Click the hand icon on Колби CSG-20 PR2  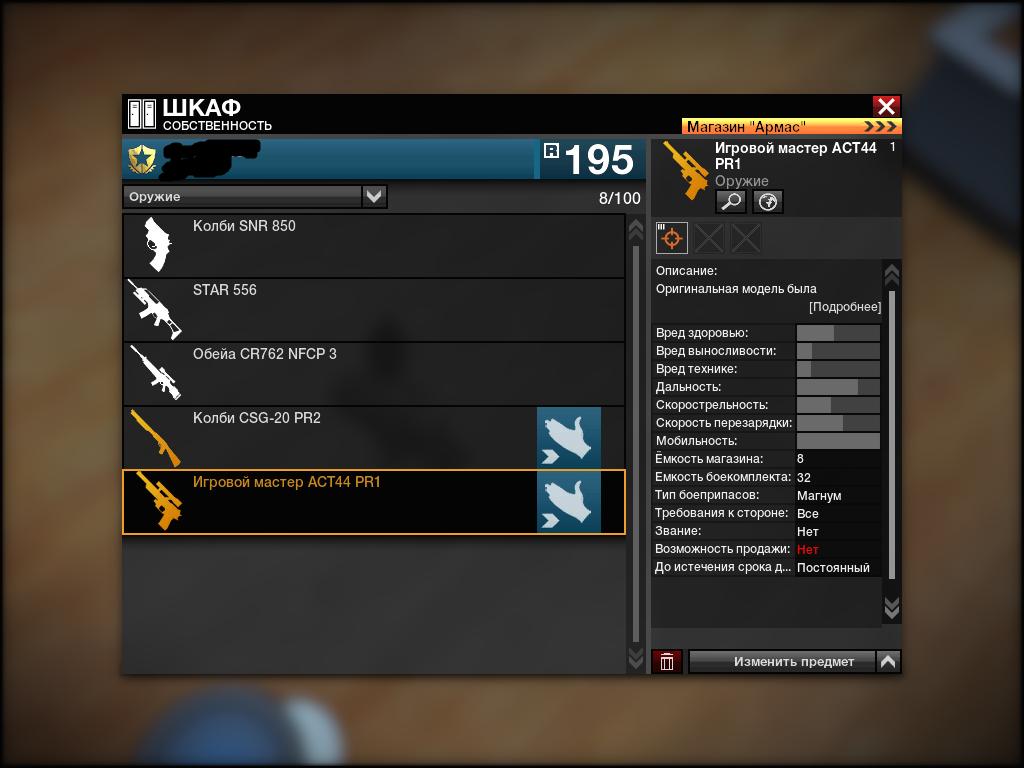[569, 438]
